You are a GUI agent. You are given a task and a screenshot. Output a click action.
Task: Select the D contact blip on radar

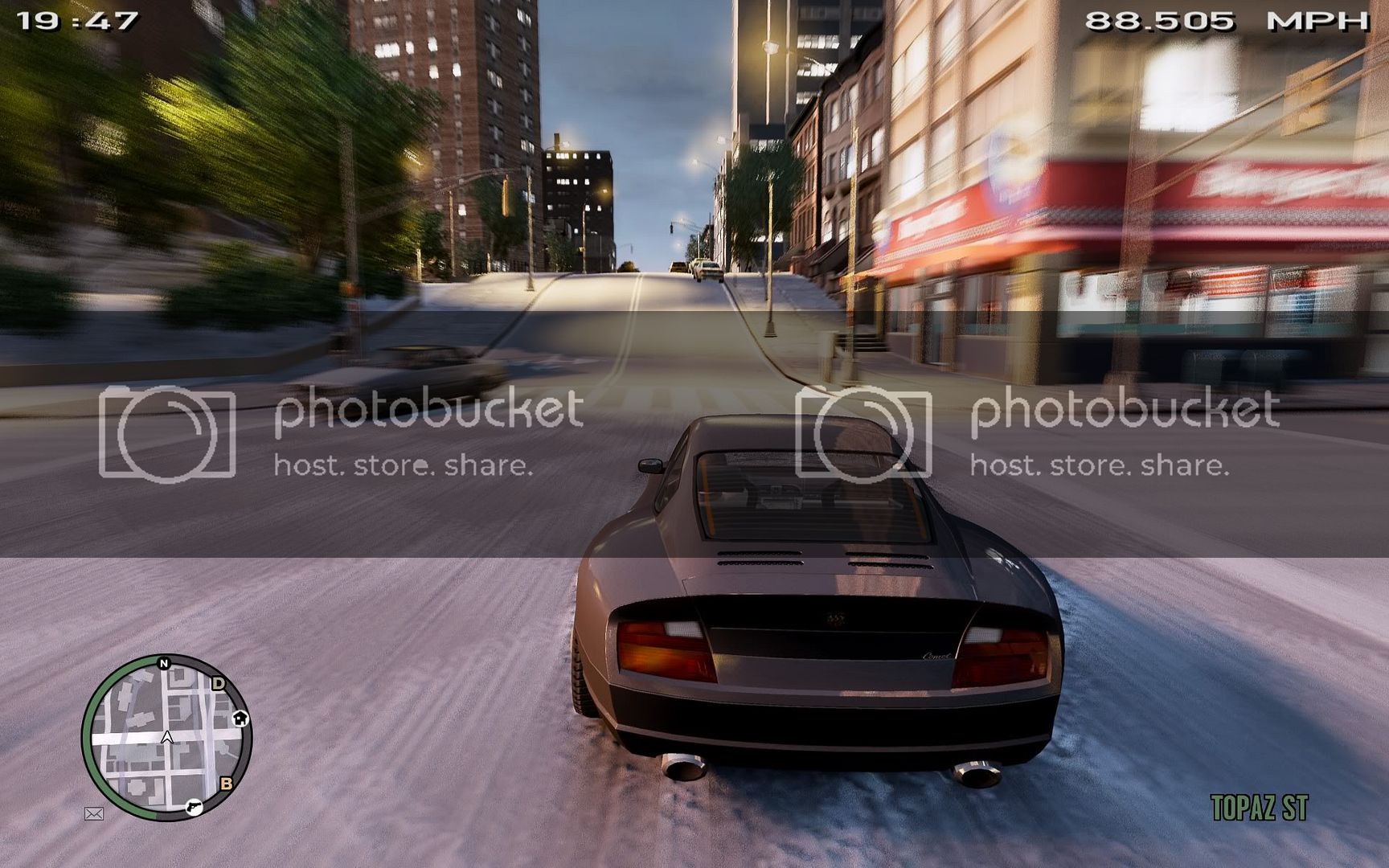[x=218, y=684]
